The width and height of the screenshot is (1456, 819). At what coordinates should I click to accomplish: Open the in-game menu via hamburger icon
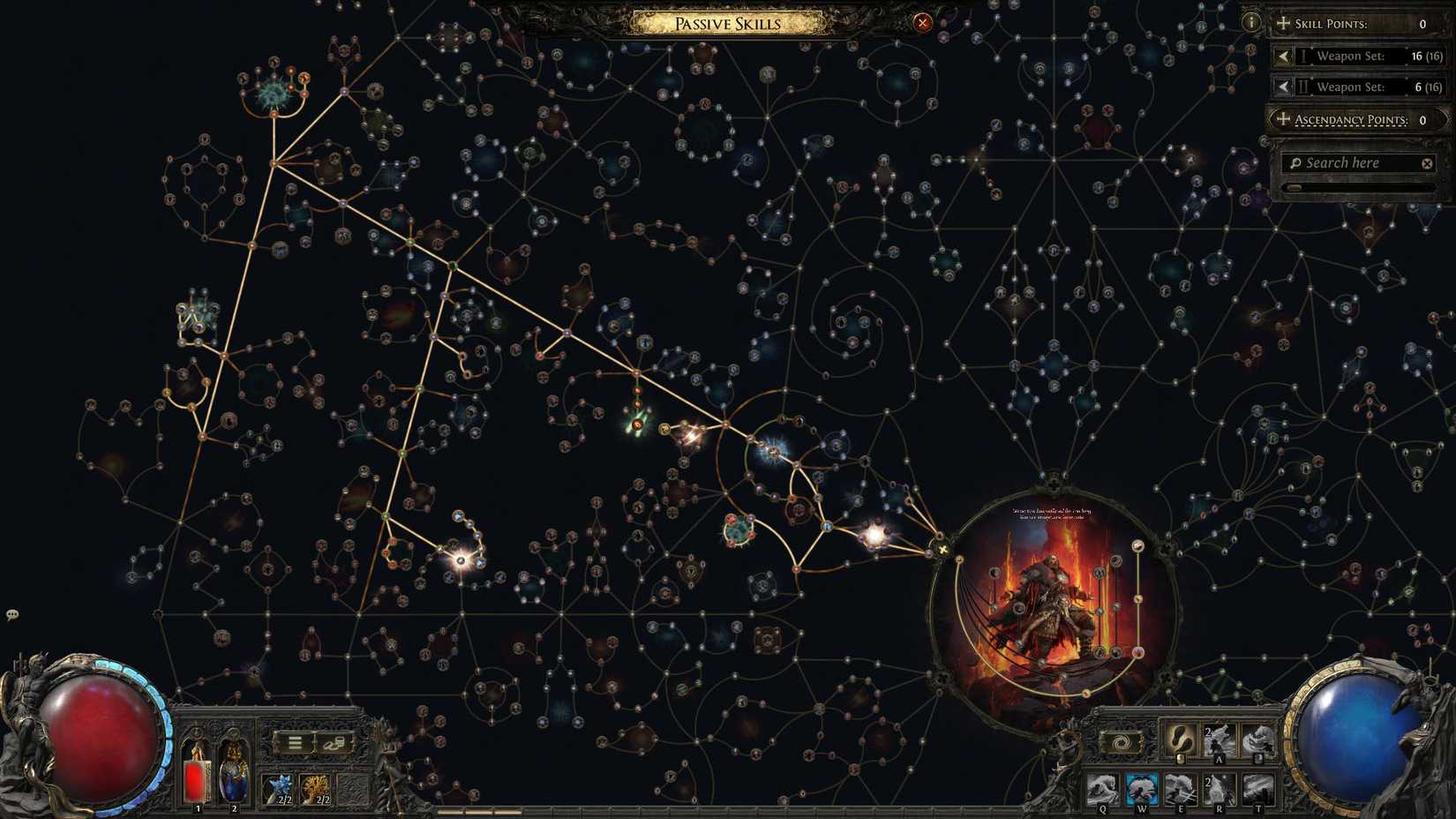[x=294, y=742]
